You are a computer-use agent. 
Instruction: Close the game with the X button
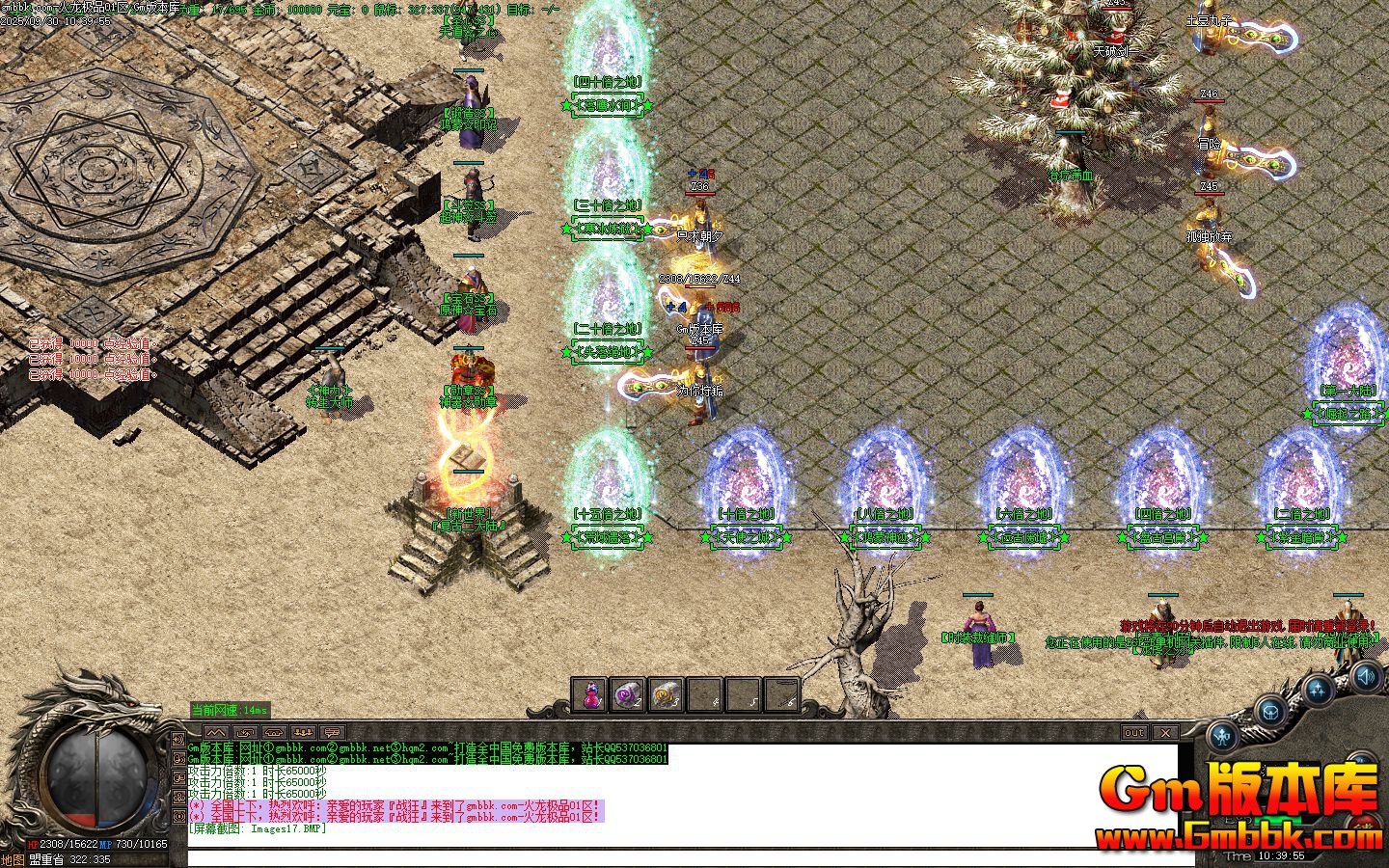tap(1165, 733)
